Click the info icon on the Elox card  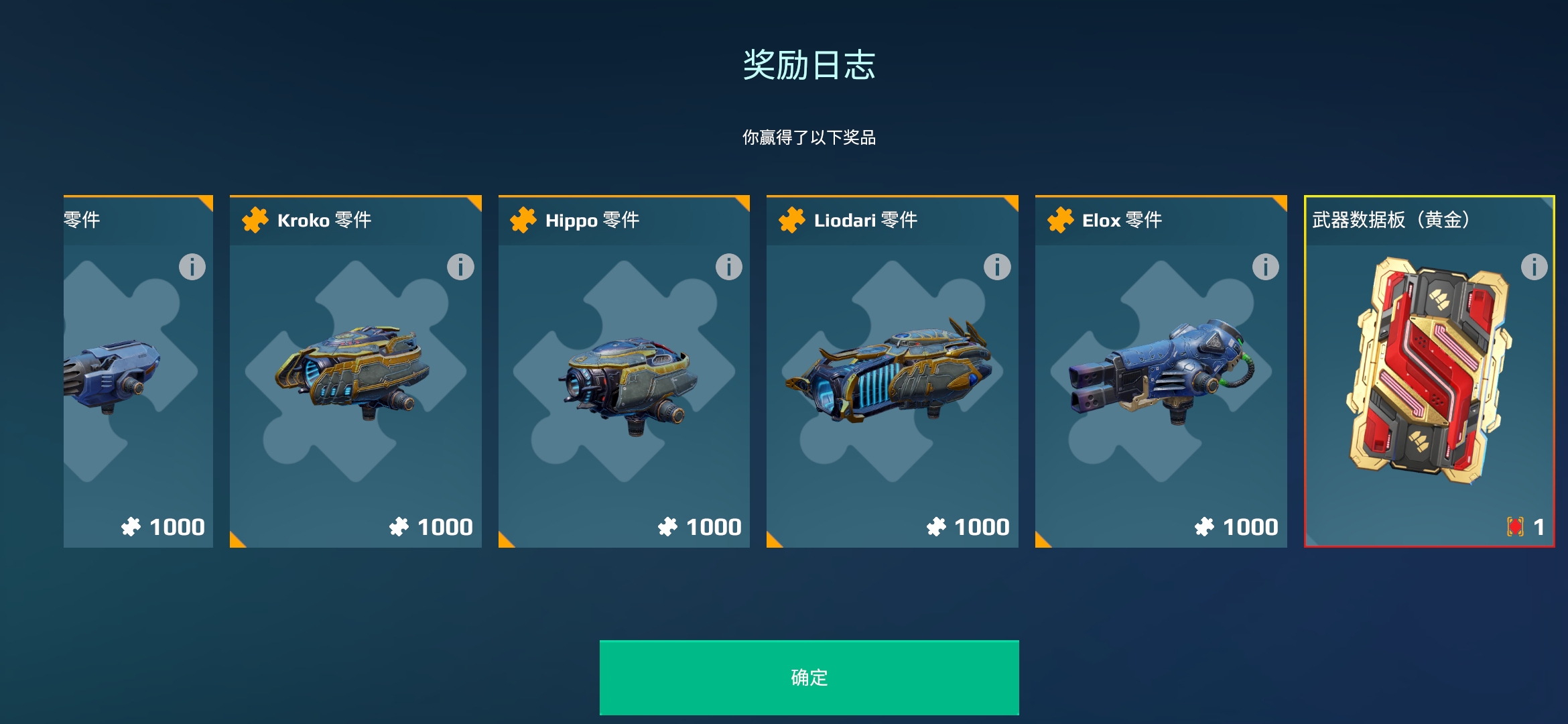pos(1265,266)
